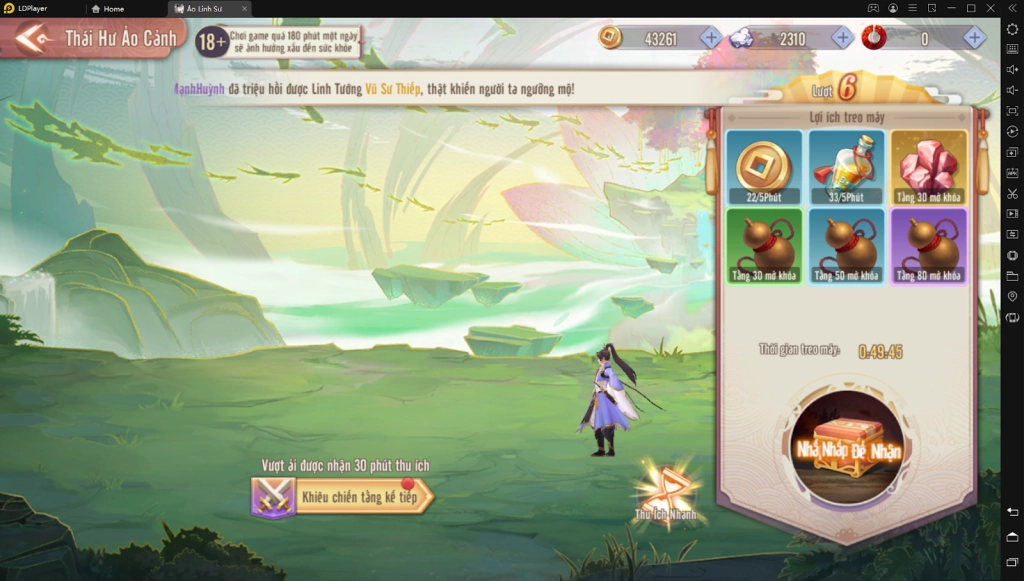Add more red gems with the plus button

click(974, 38)
